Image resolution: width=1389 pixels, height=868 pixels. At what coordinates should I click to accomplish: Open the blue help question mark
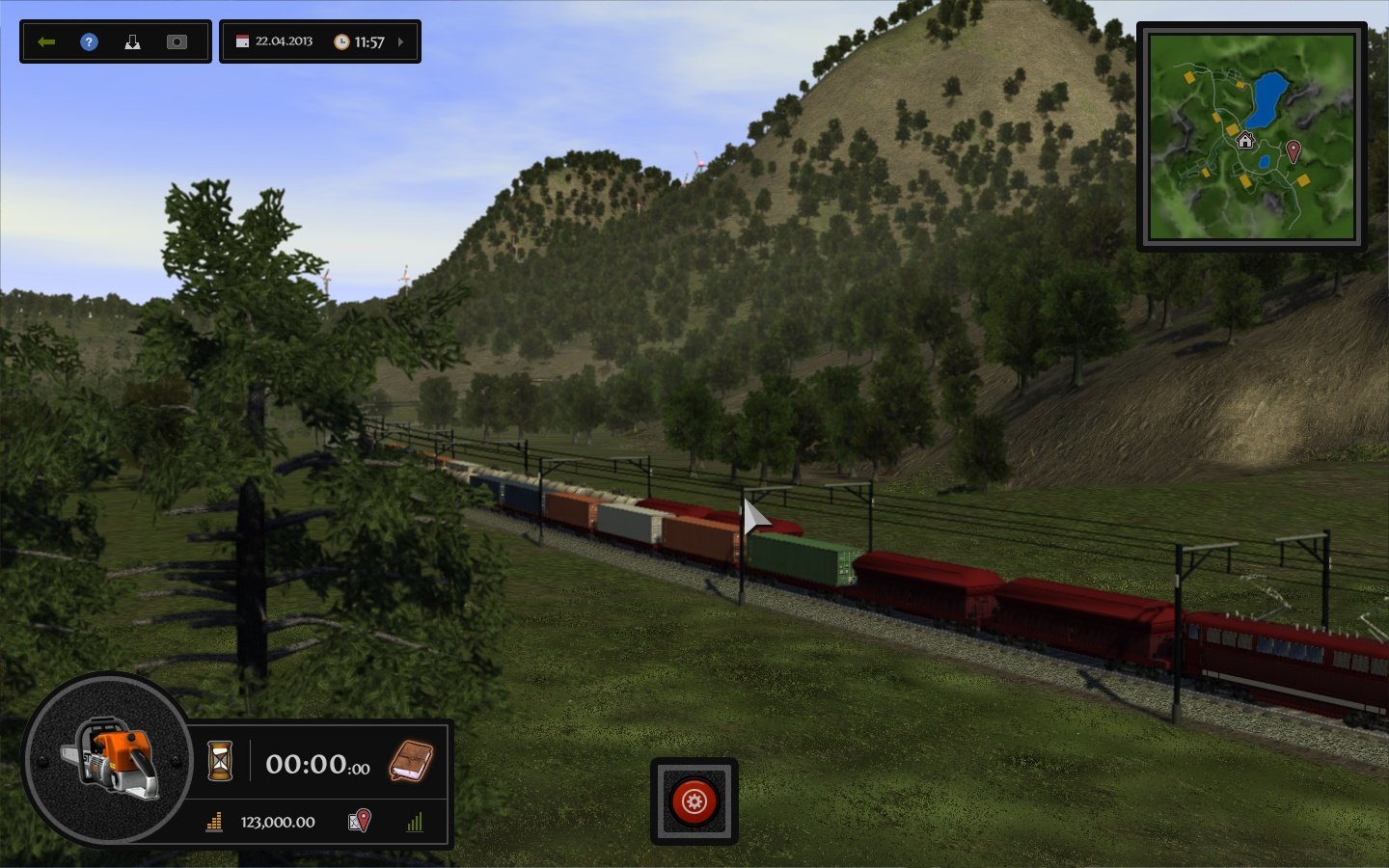pos(89,41)
